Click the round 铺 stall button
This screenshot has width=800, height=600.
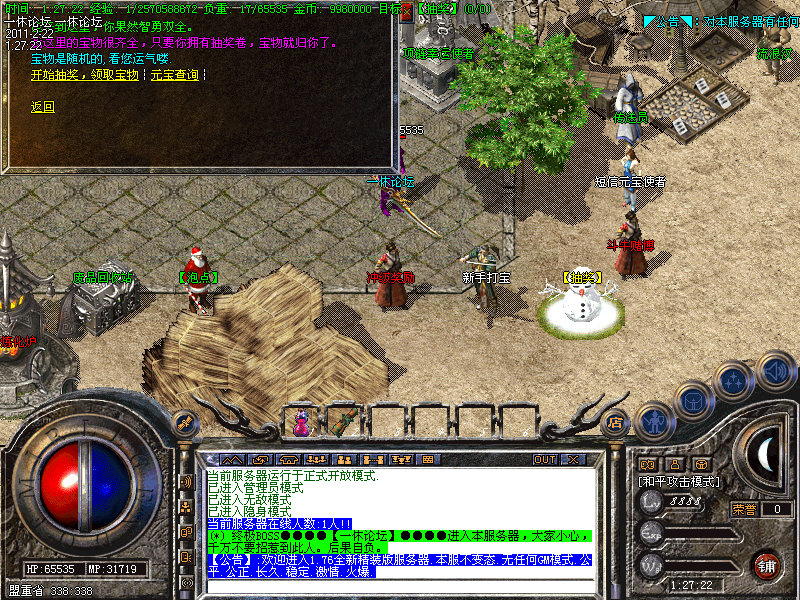pyautogui.click(x=767, y=565)
